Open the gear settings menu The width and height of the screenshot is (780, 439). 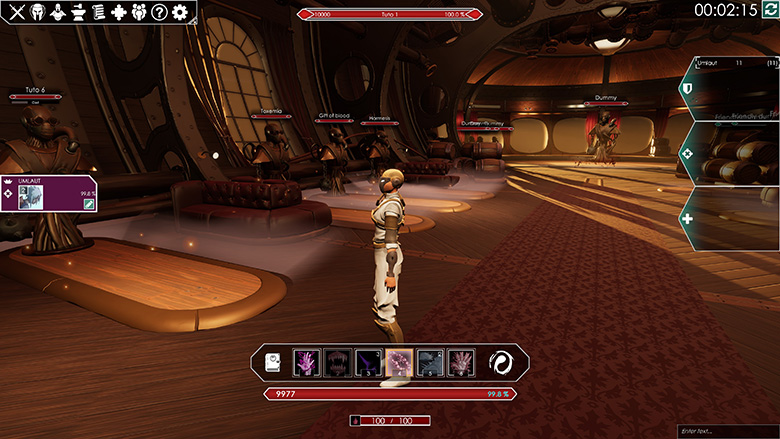pyautogui.click(x=180, y=13)
